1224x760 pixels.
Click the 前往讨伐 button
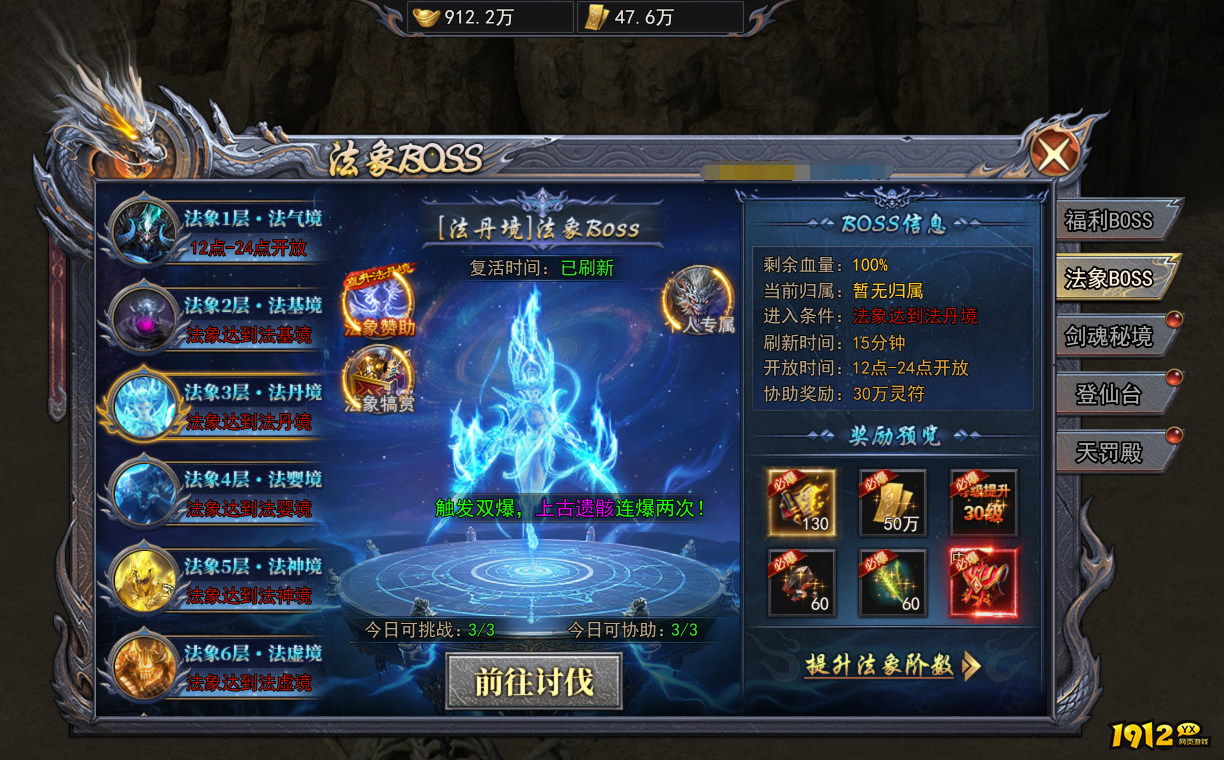point(534,682)
